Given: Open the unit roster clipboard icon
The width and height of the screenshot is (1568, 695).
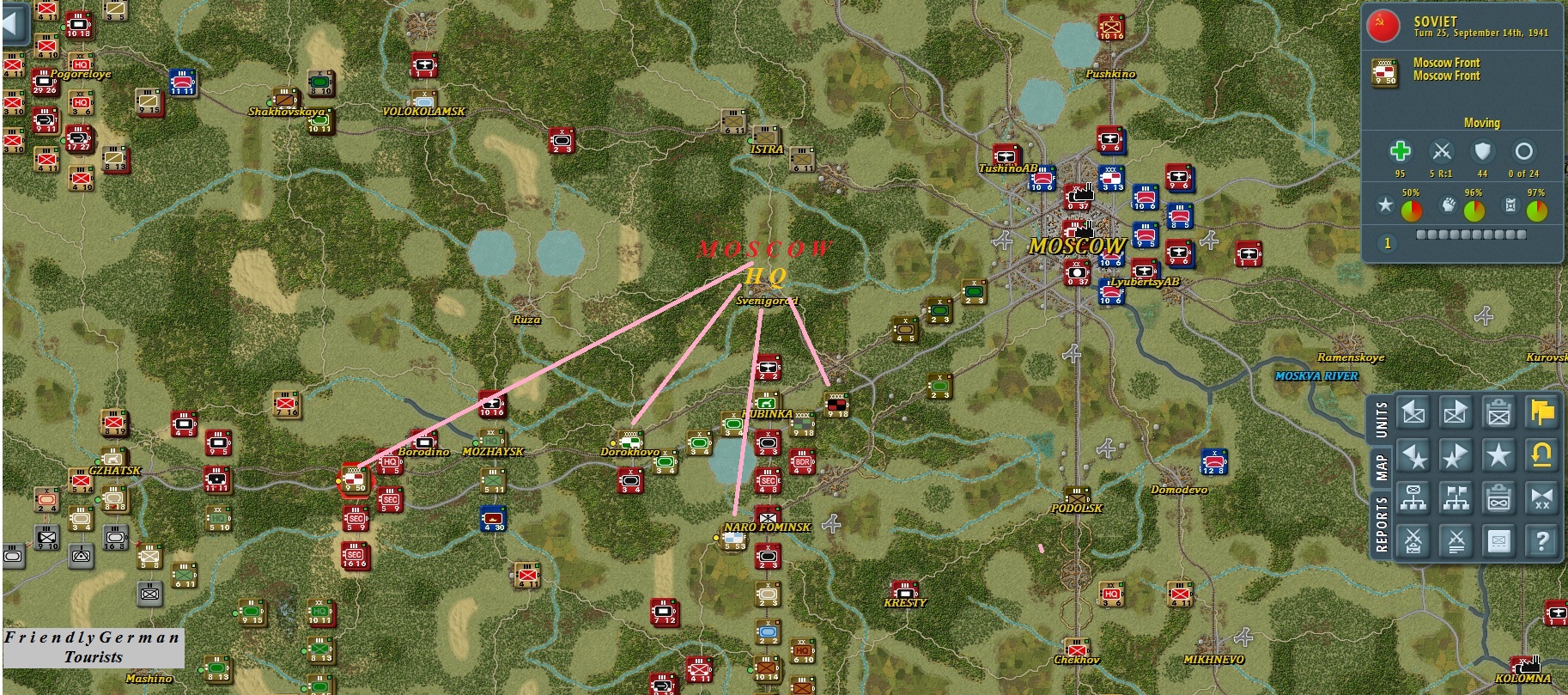Looking at the screenshot, I should pos(1498,412).
